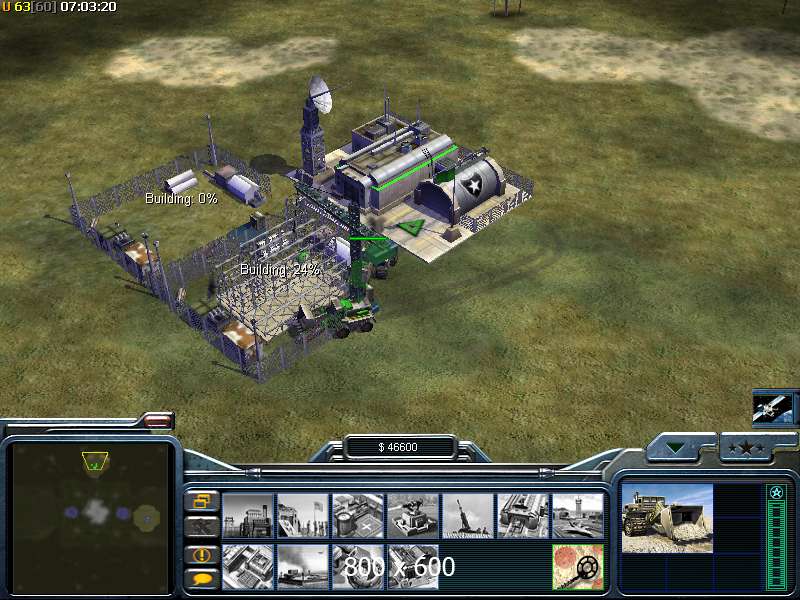
Task: Activate the mine detector clear-mines command
Action: (577, 566)
